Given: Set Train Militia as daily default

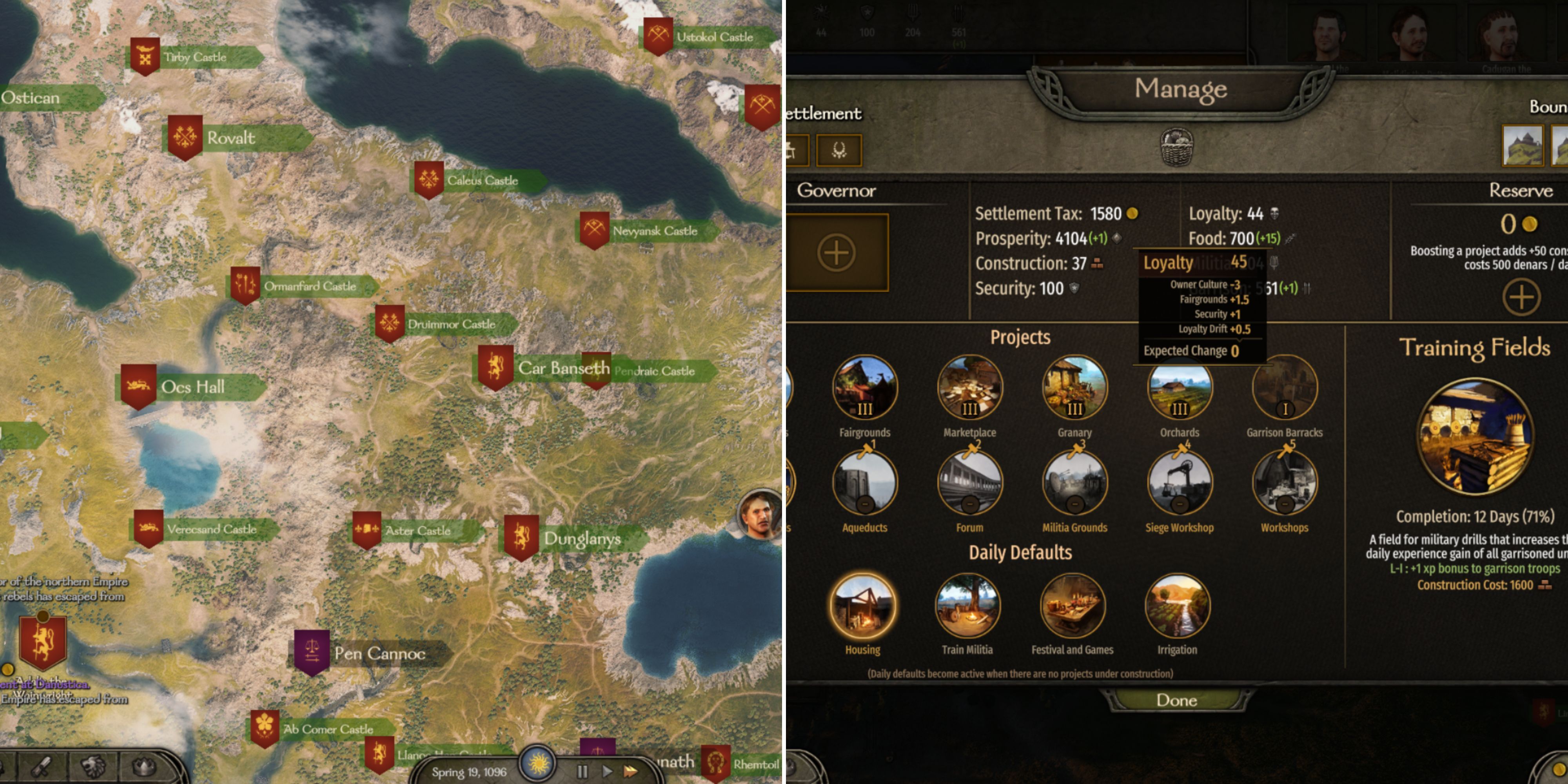Looking at the screenshot, I should (x=967, y=606).
